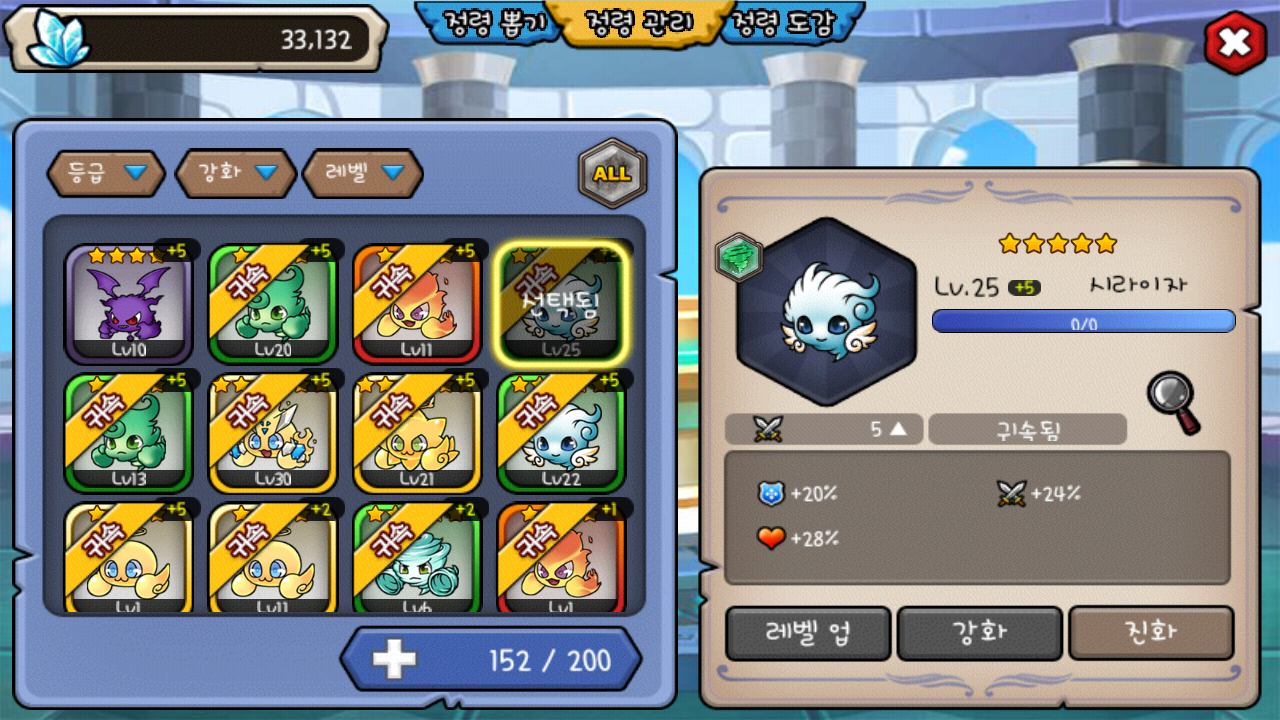Screen dimensions: 1280x720
Task: Open the 진화 evolution button
Action: (1151, 633)
